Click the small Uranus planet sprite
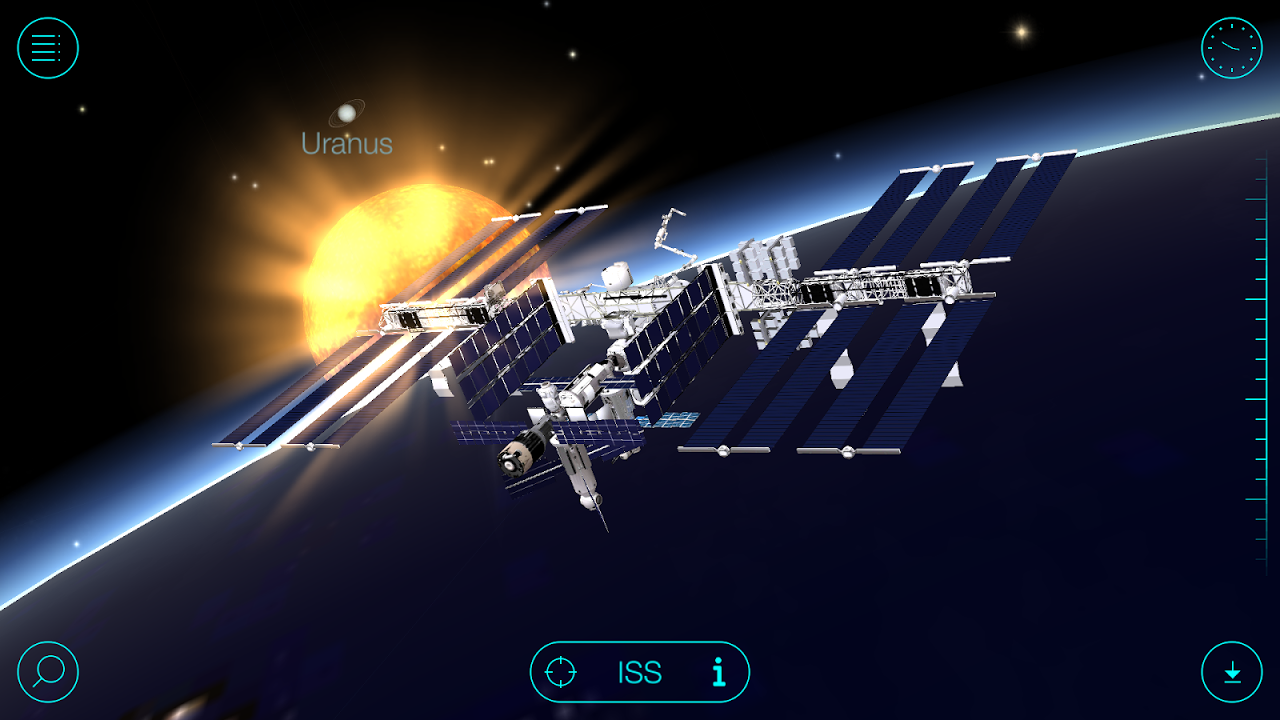 [347, 112]
